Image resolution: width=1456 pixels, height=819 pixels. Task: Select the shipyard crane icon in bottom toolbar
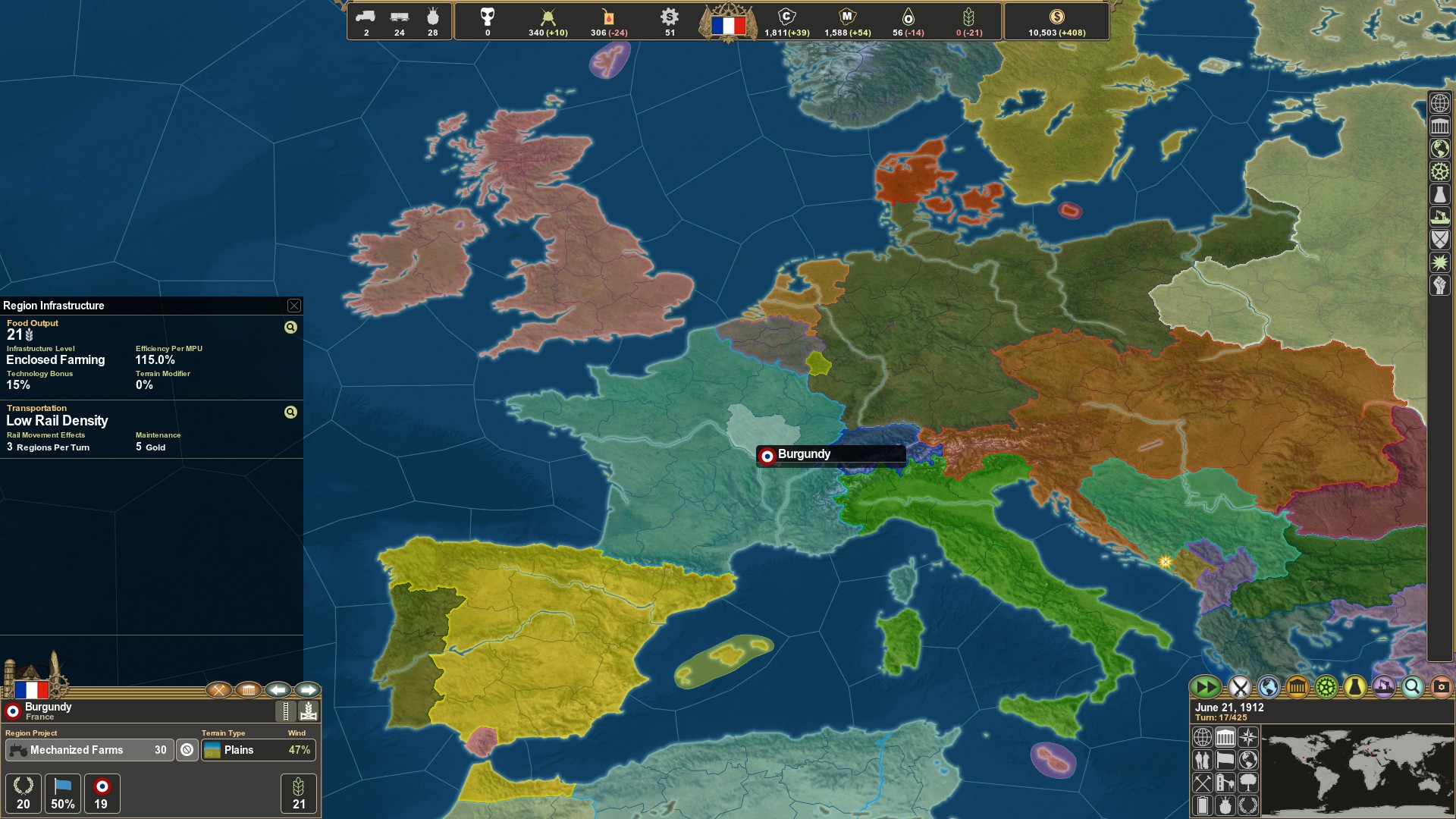tap(1383, 686)
